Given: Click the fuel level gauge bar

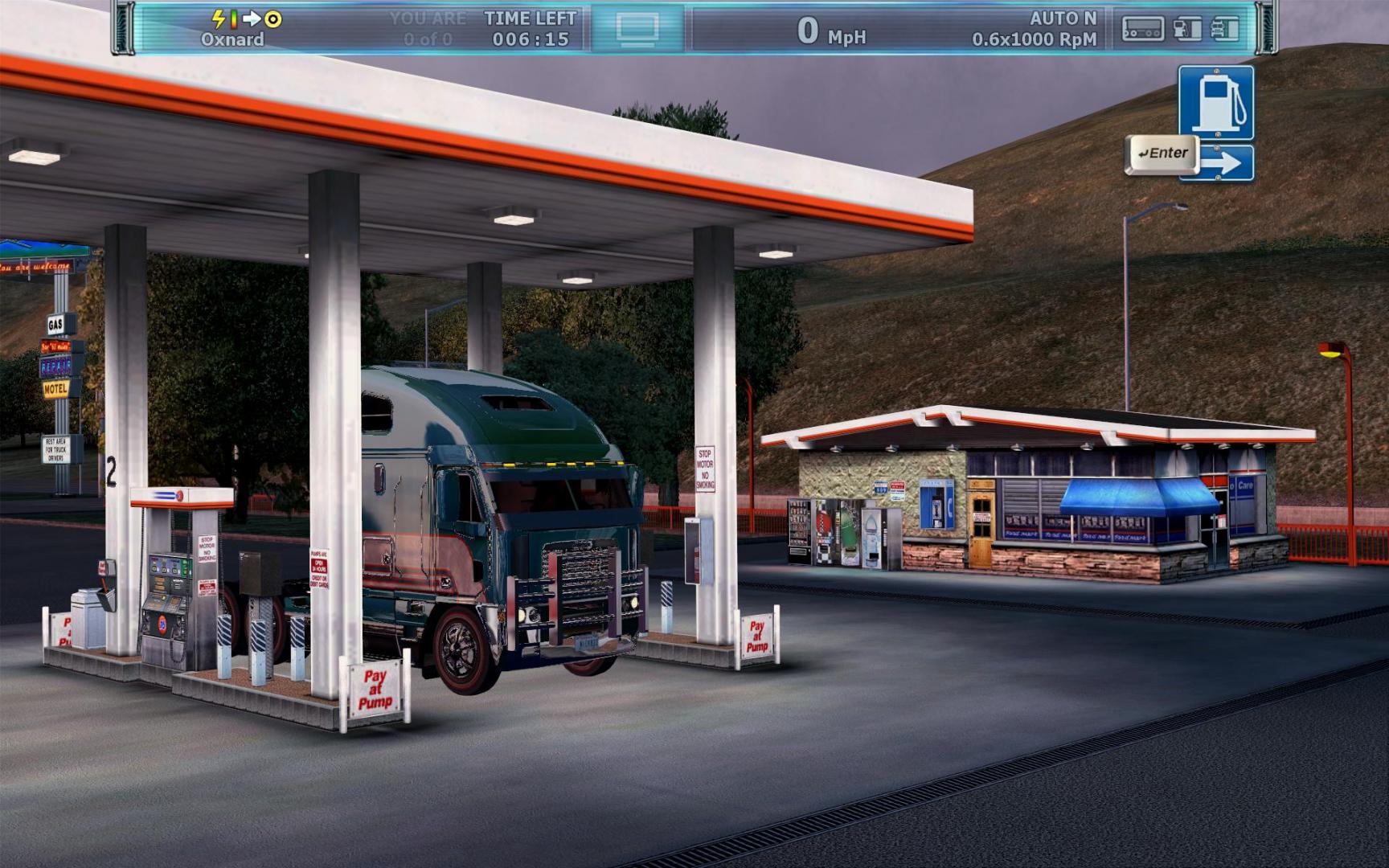Looking at the screenshot, I should pos(234,19).
